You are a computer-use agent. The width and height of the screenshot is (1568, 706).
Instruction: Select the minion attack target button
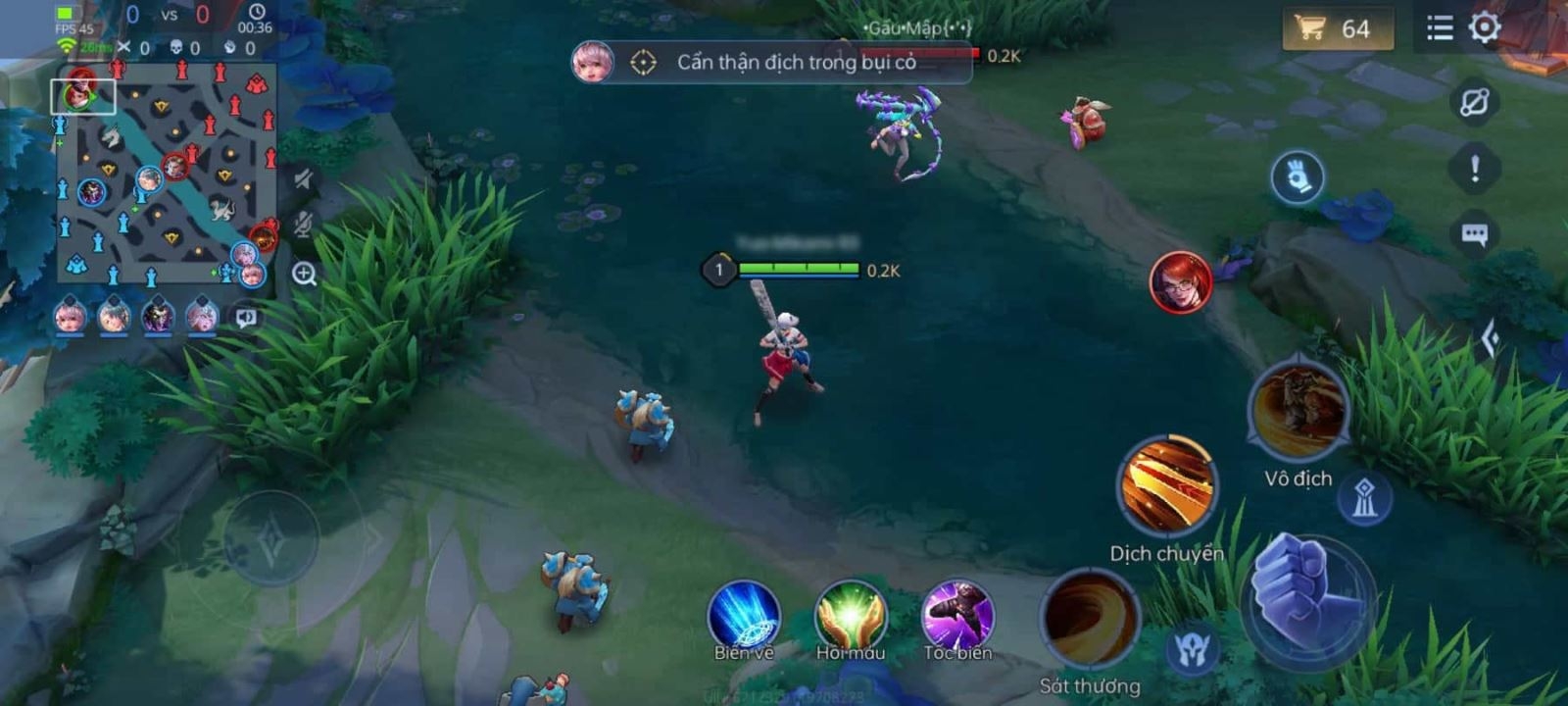click(1193, 650)
